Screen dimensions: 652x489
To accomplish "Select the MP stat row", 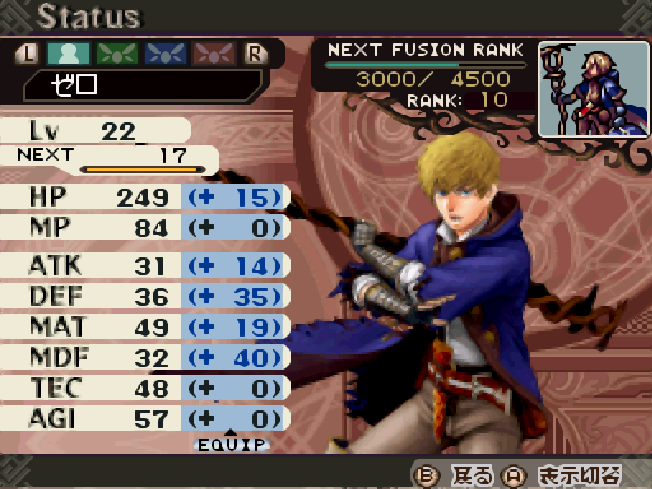I will [x=145, y=230].
